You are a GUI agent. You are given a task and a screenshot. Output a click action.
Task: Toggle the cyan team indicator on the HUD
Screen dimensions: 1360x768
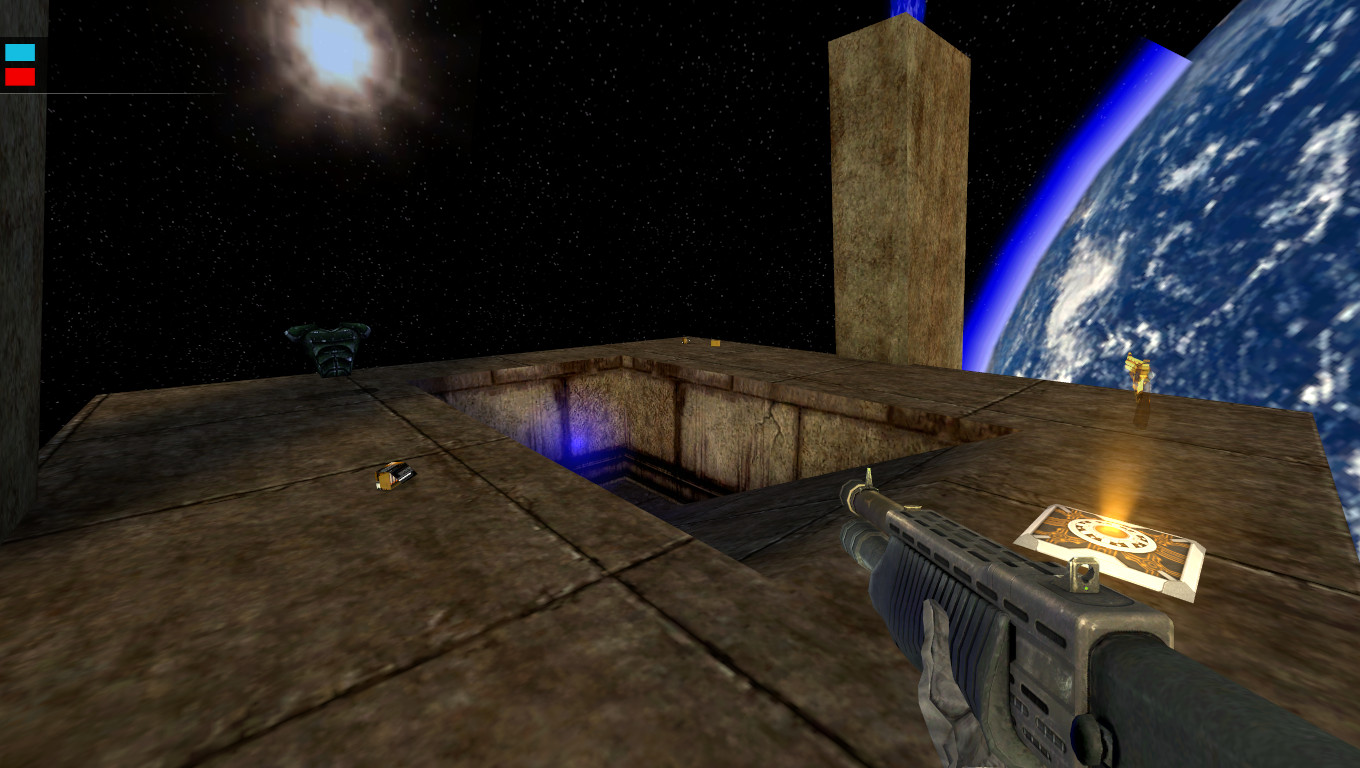pos(18,50)
